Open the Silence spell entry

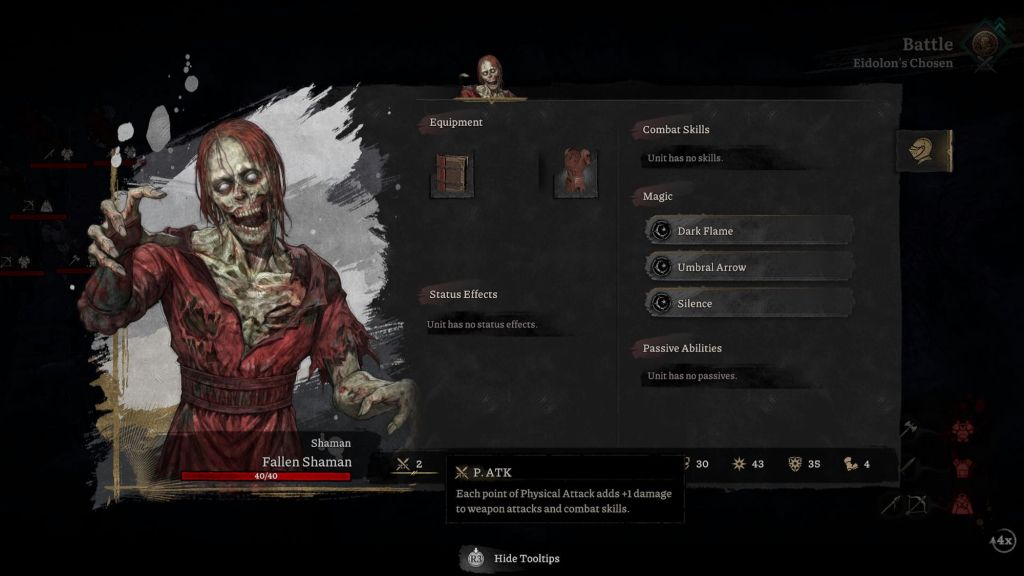[x=749, y=303]
